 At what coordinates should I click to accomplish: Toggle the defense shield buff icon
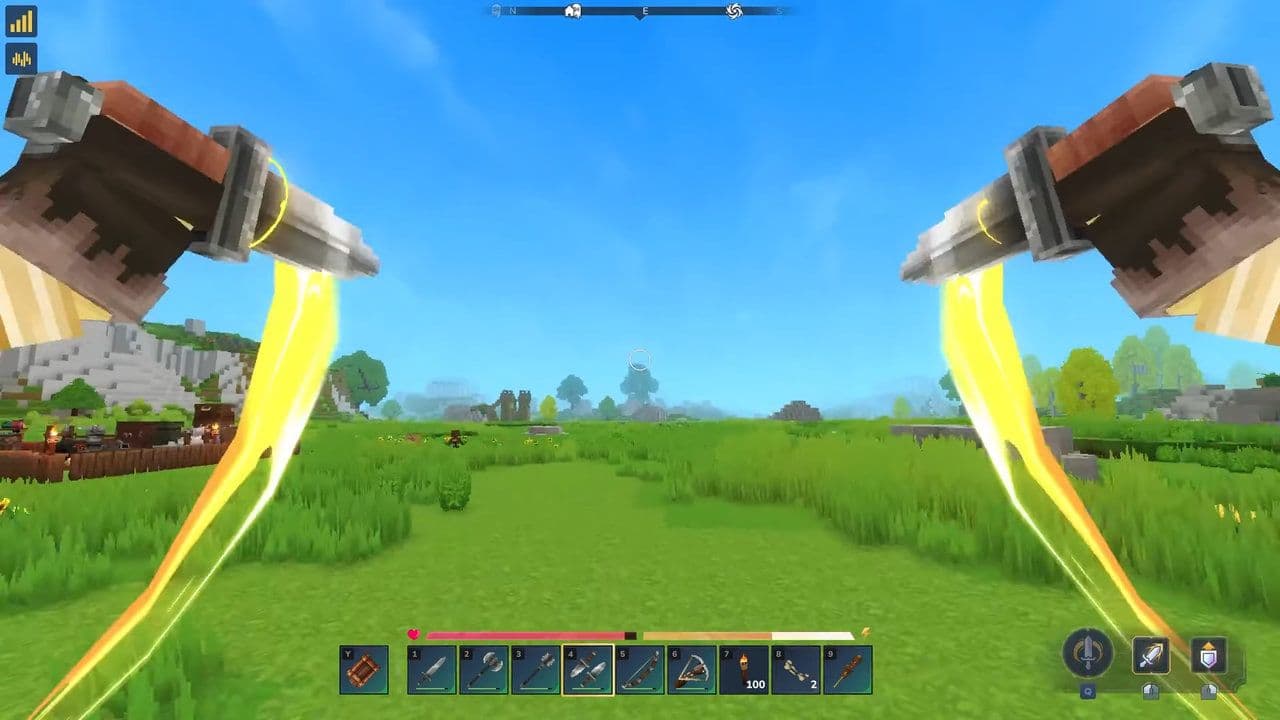[1209, 654]
